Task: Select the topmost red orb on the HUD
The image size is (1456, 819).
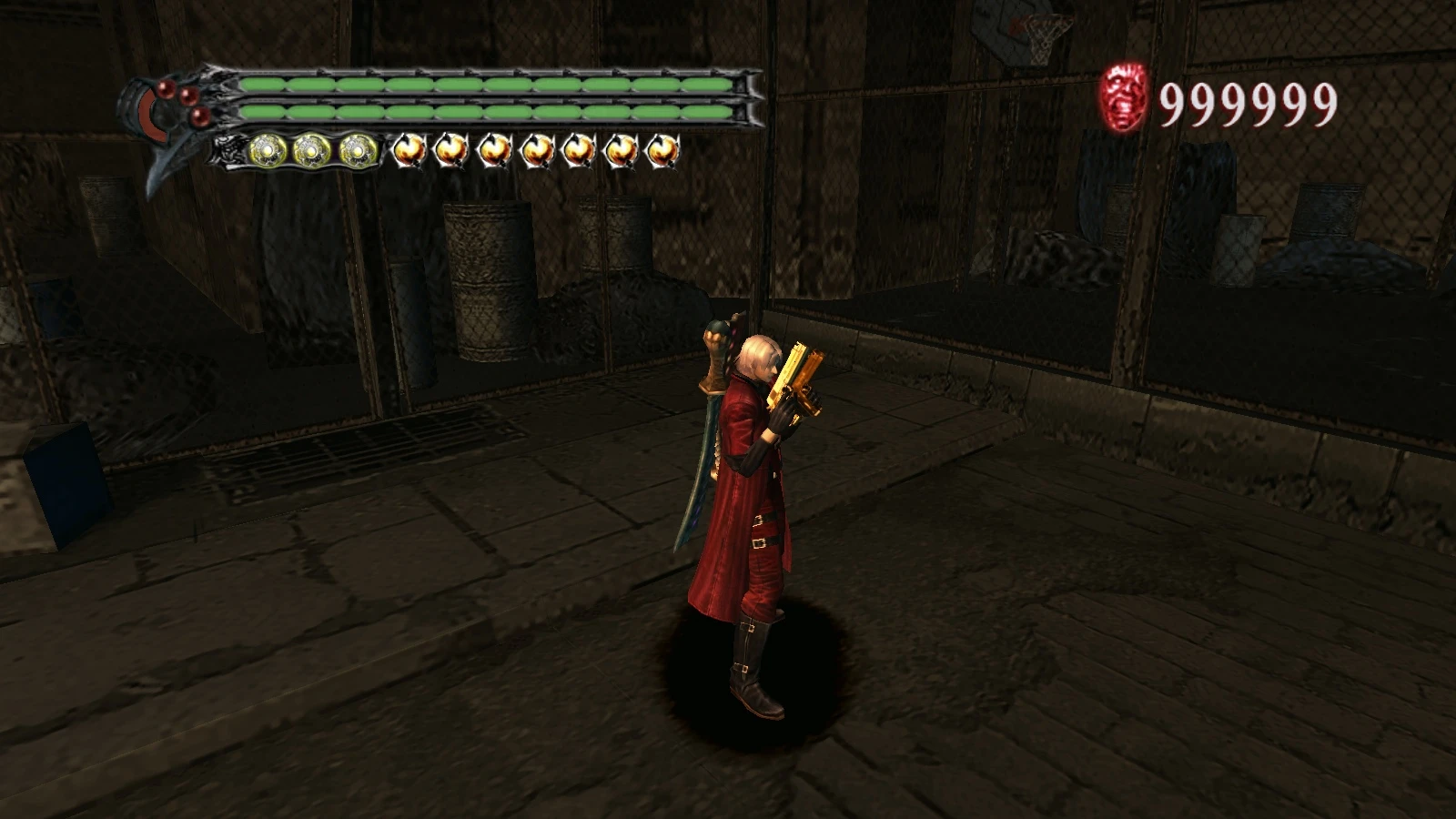Action: click(x=164, y=91)
